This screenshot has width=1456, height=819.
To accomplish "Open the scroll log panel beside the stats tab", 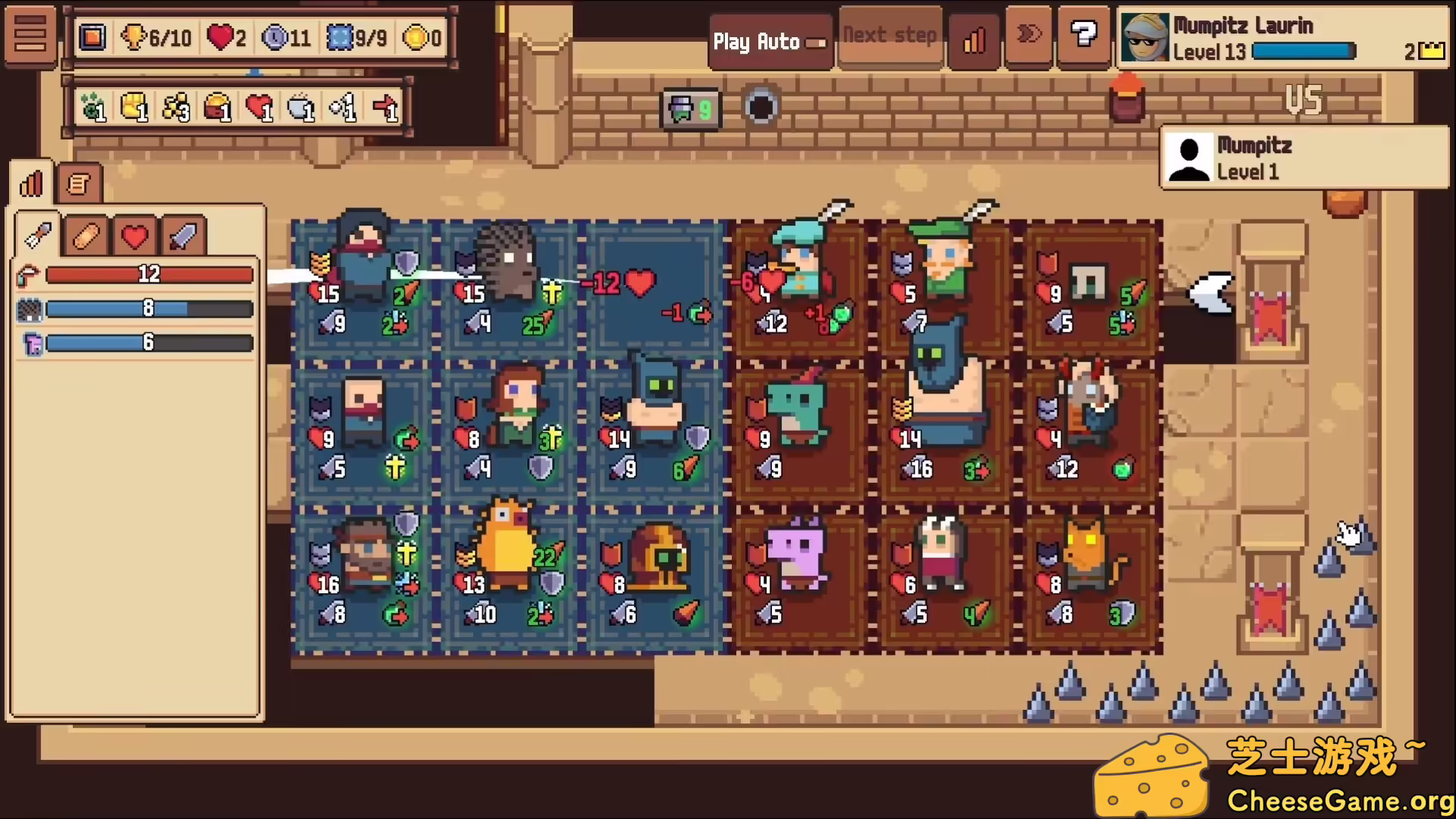I will [78, 182].
